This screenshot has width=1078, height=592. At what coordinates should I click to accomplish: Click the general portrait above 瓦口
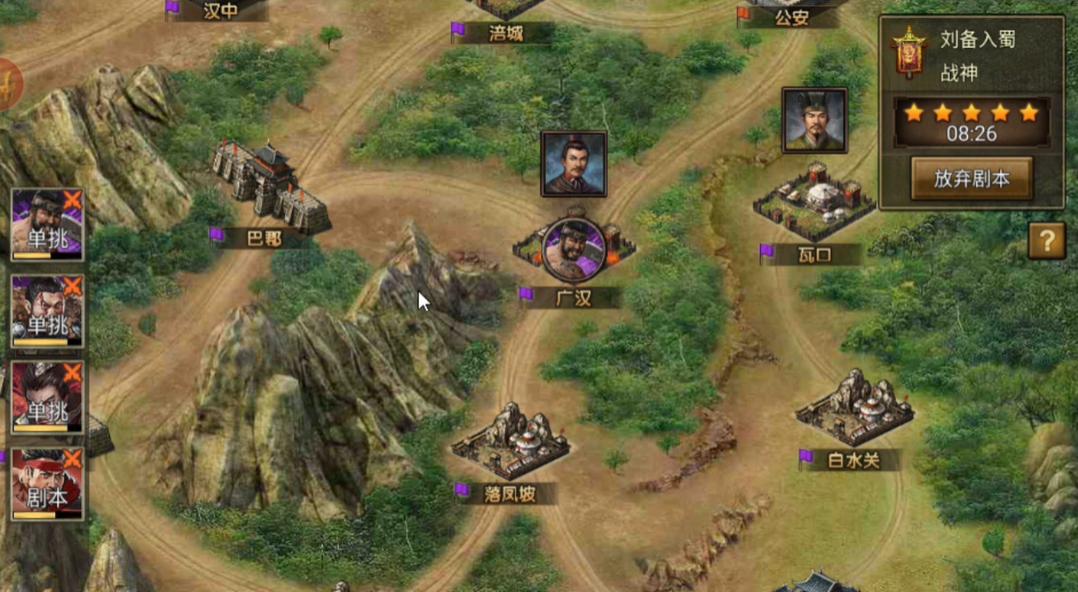pos(814,120)
